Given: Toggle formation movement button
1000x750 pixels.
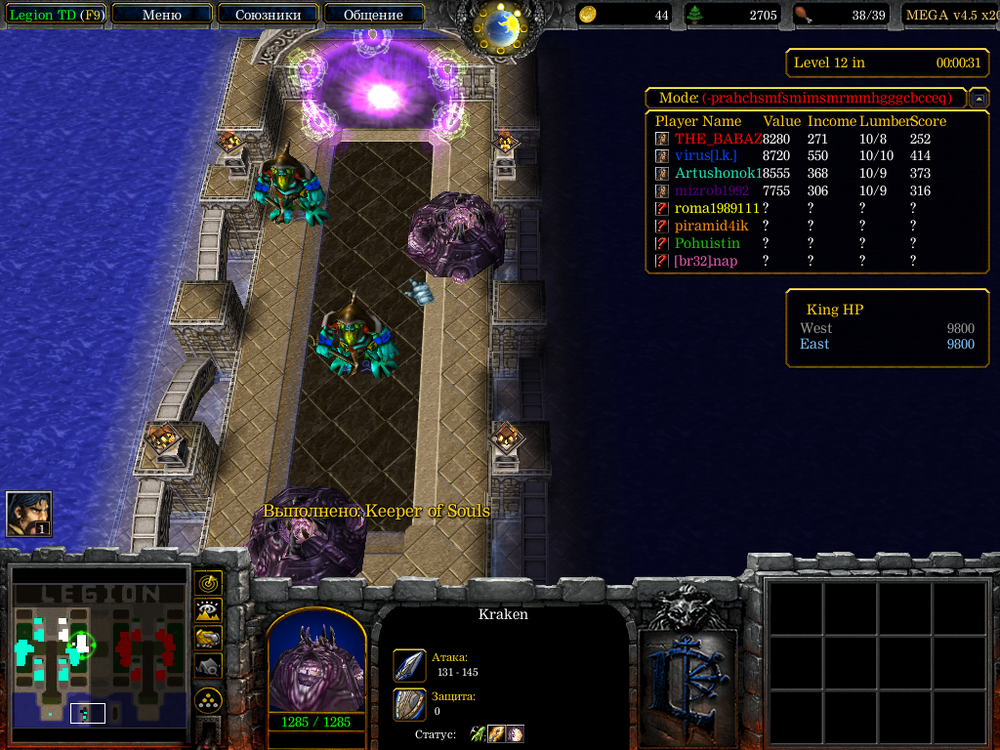Looking at the screenshot, I should tap(209, 698).
